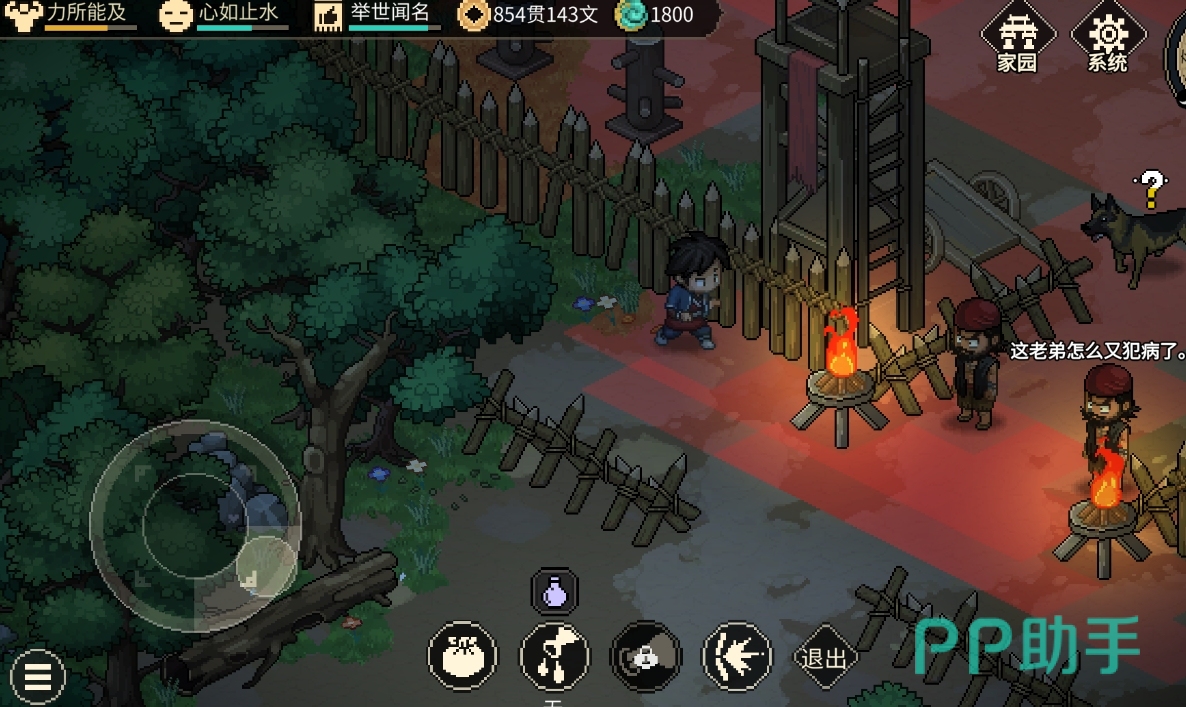Select the locked skill icon
This screenshot has height=707, width=1186.
click(646, 657)
